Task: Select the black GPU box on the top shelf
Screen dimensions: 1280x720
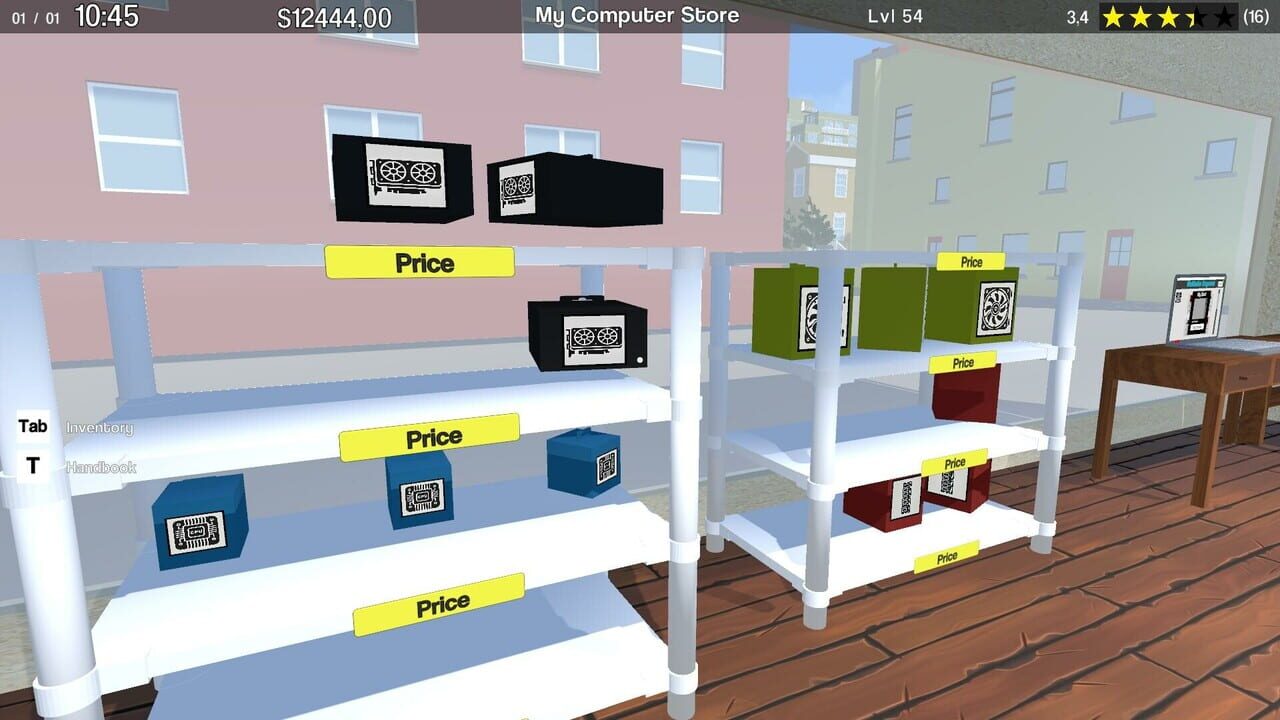Action: click(404, 180)
